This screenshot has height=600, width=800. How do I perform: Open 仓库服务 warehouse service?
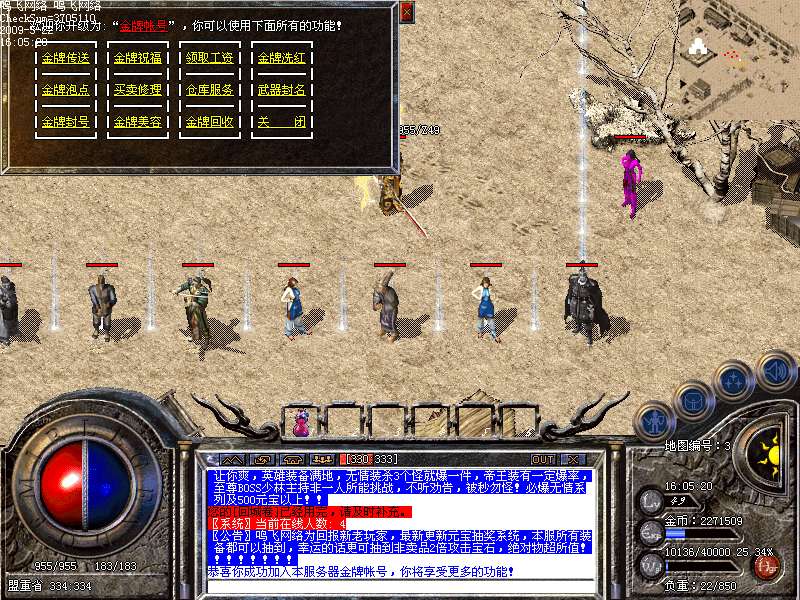(209, 90)
